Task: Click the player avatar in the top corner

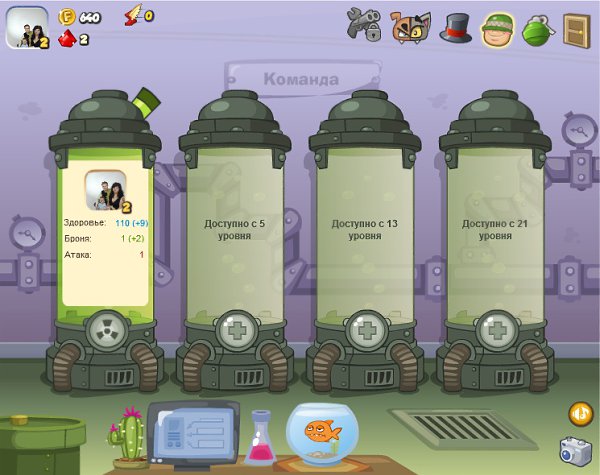Action: (27, 27)
